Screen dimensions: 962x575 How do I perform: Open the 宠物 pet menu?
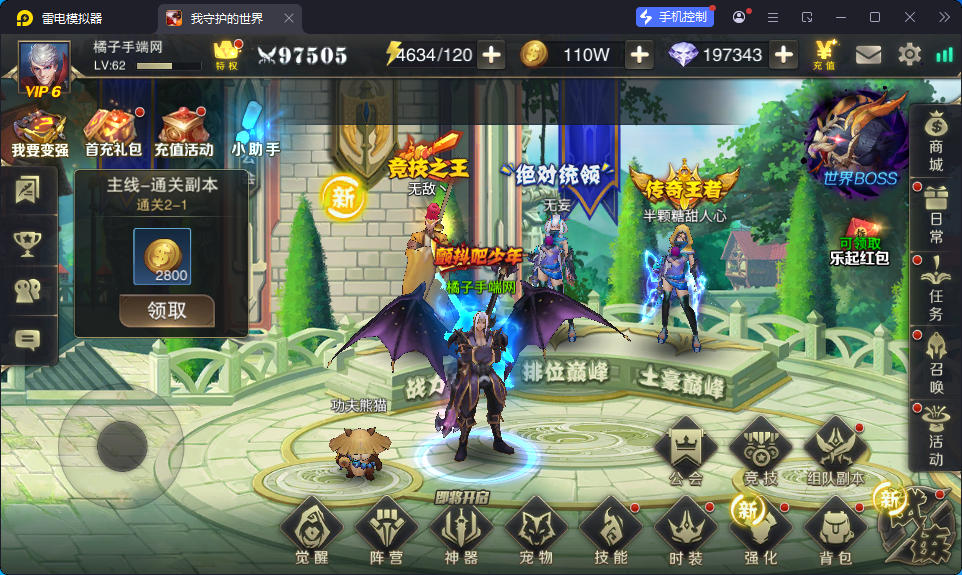[x=536, y=529]
